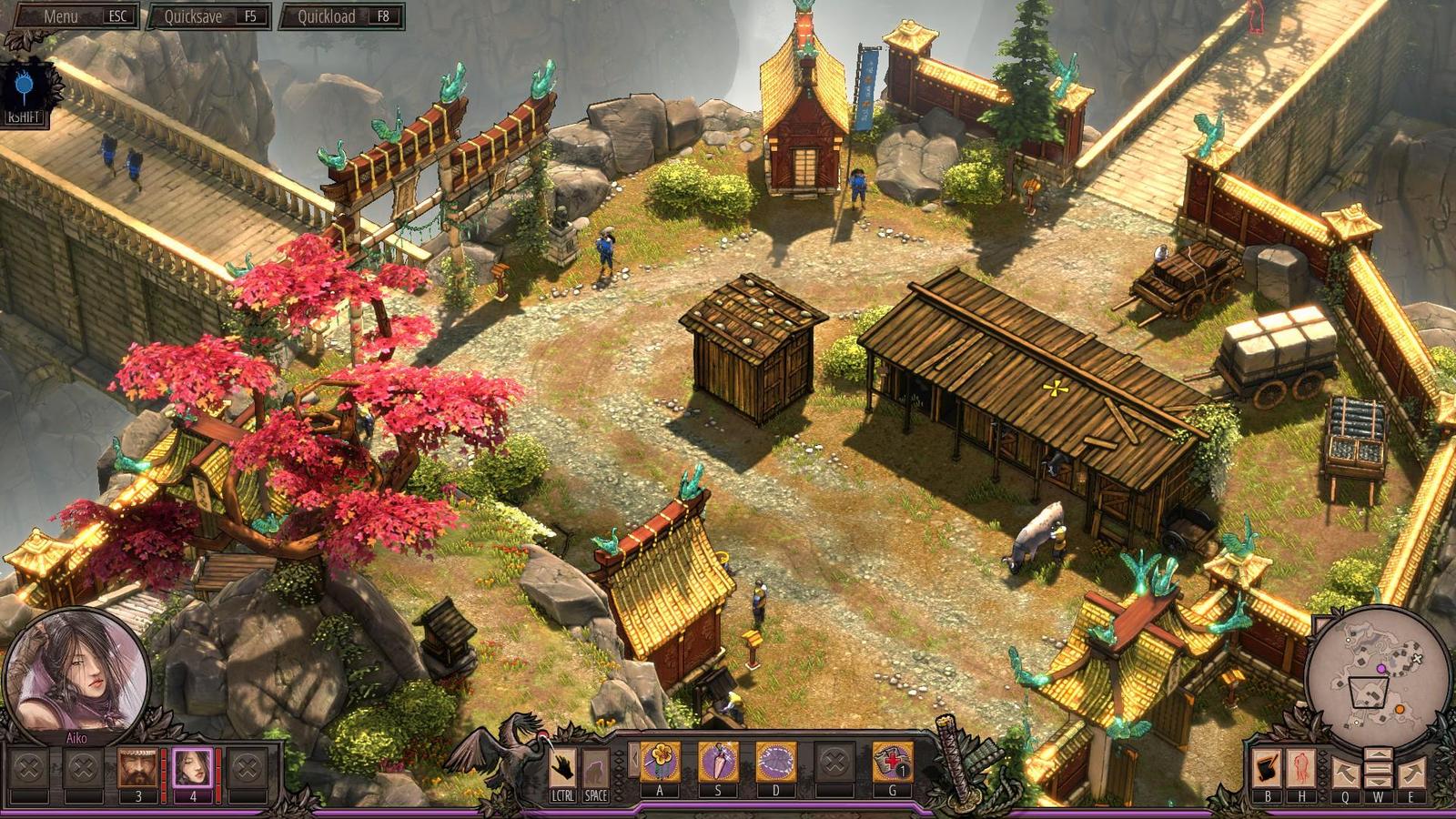This screenshot has height=819, width=1456.
Task: Open the Menu button
Action: 71,16
